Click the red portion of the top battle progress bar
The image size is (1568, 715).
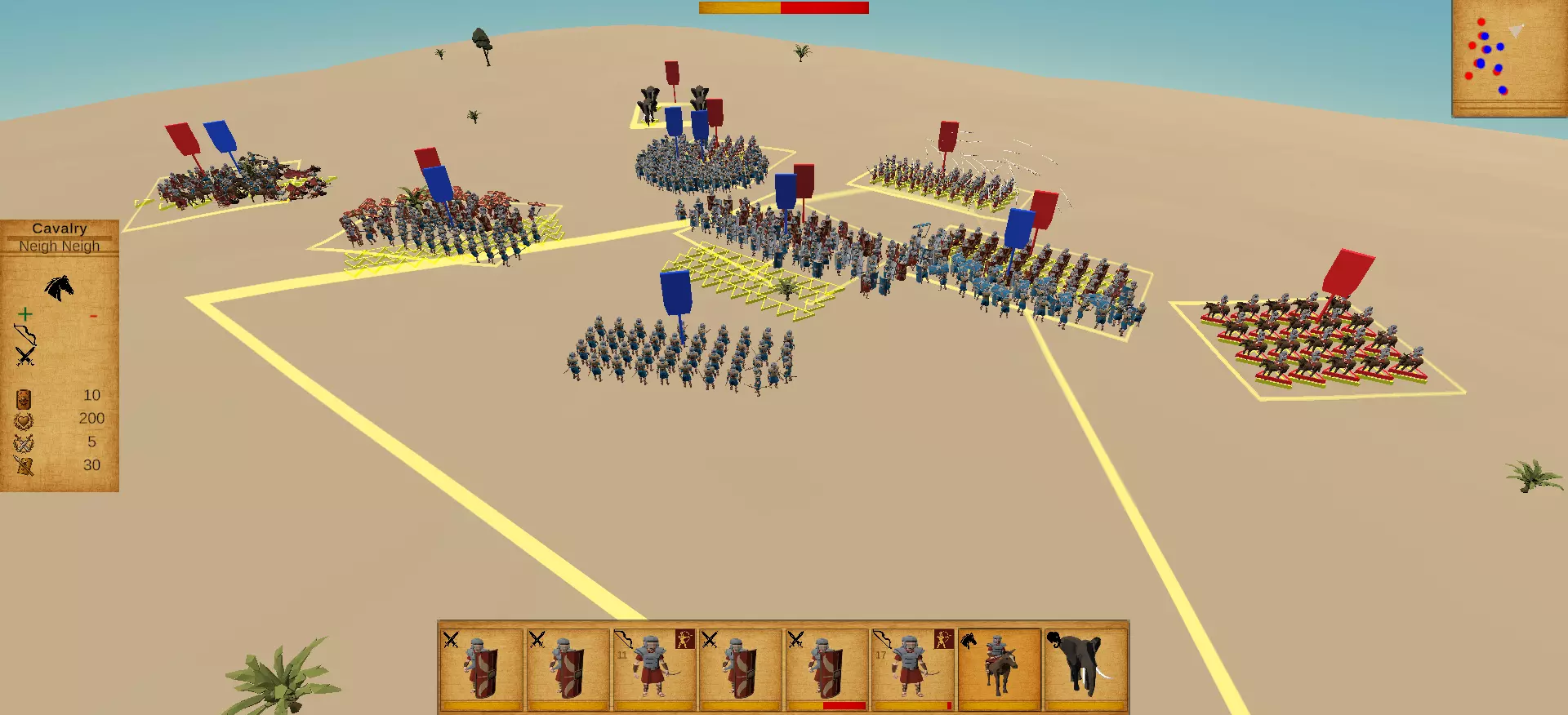[825, 8]
